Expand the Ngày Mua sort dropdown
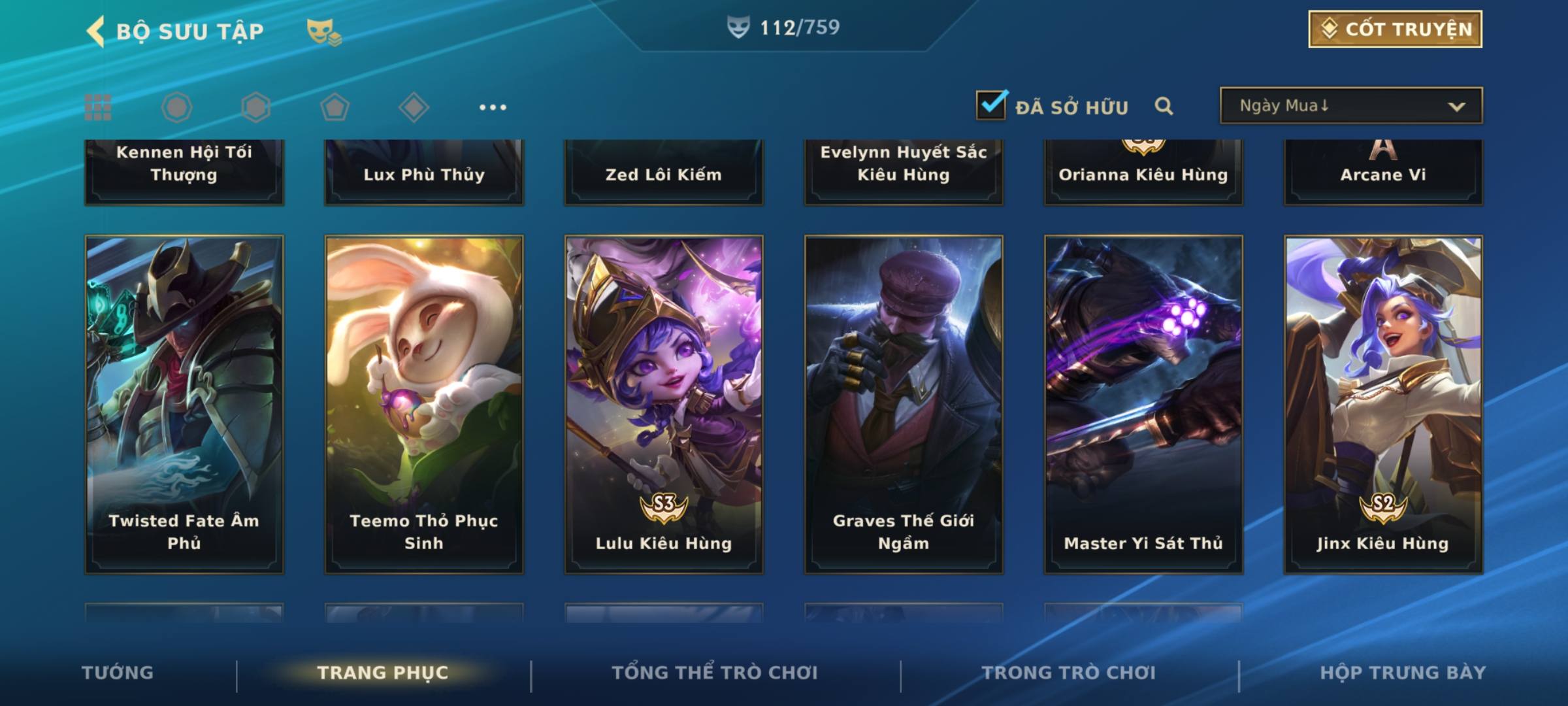 pyautogui.click(x=1350, y=106)
